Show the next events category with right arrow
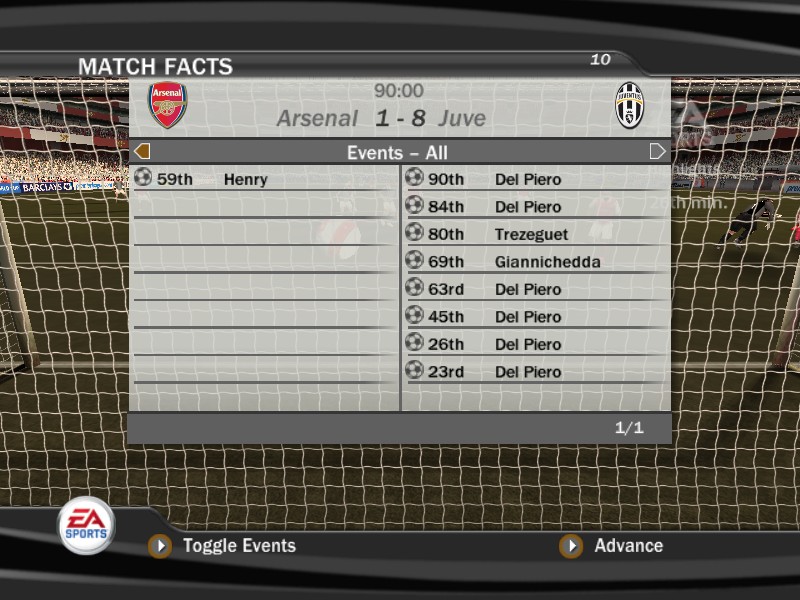Viewport: 800px width, 600px height. tap(657, 152)
